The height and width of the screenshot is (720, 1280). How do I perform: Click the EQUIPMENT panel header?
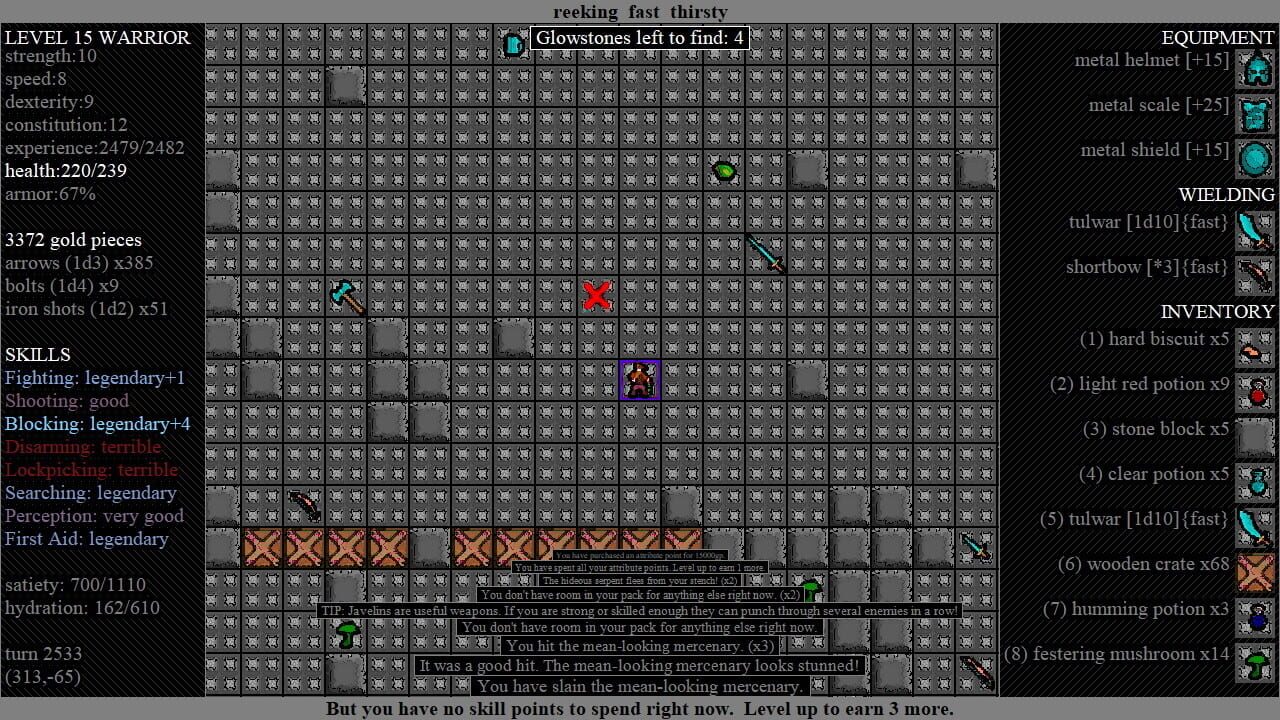(x=1218, y=37)
